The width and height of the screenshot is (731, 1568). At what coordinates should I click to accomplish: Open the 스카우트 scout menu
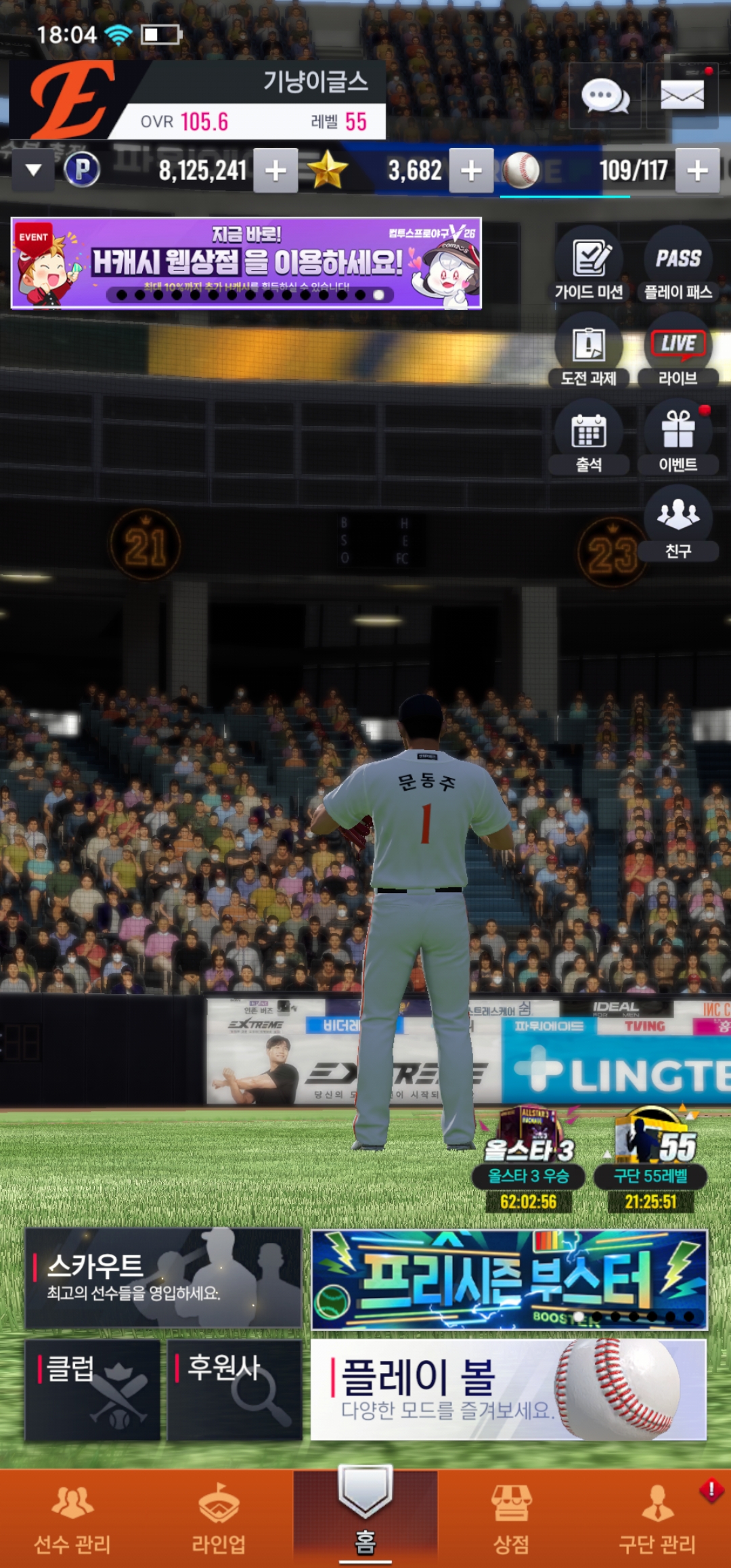(x=163, y=1278)
